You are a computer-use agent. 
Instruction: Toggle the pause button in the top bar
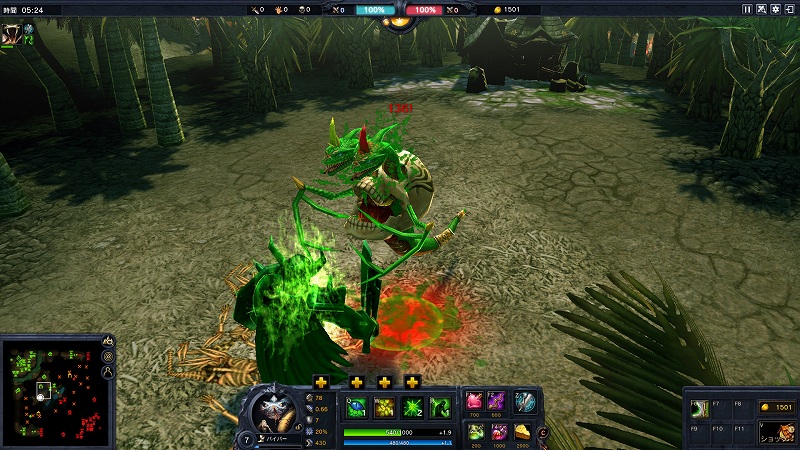(x=746, y=9)
